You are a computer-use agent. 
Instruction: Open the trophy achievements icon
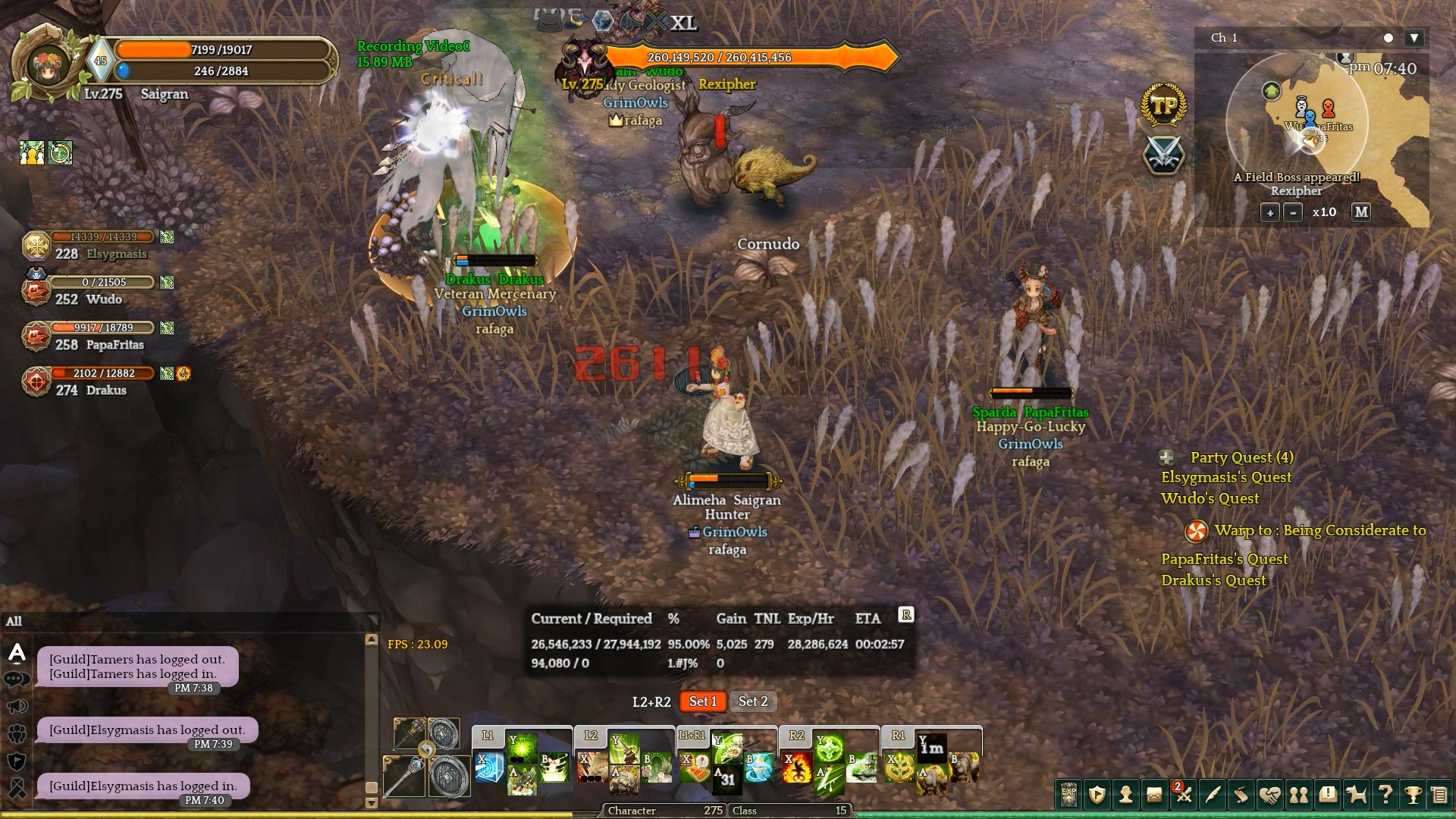[x=1412, y=795]
